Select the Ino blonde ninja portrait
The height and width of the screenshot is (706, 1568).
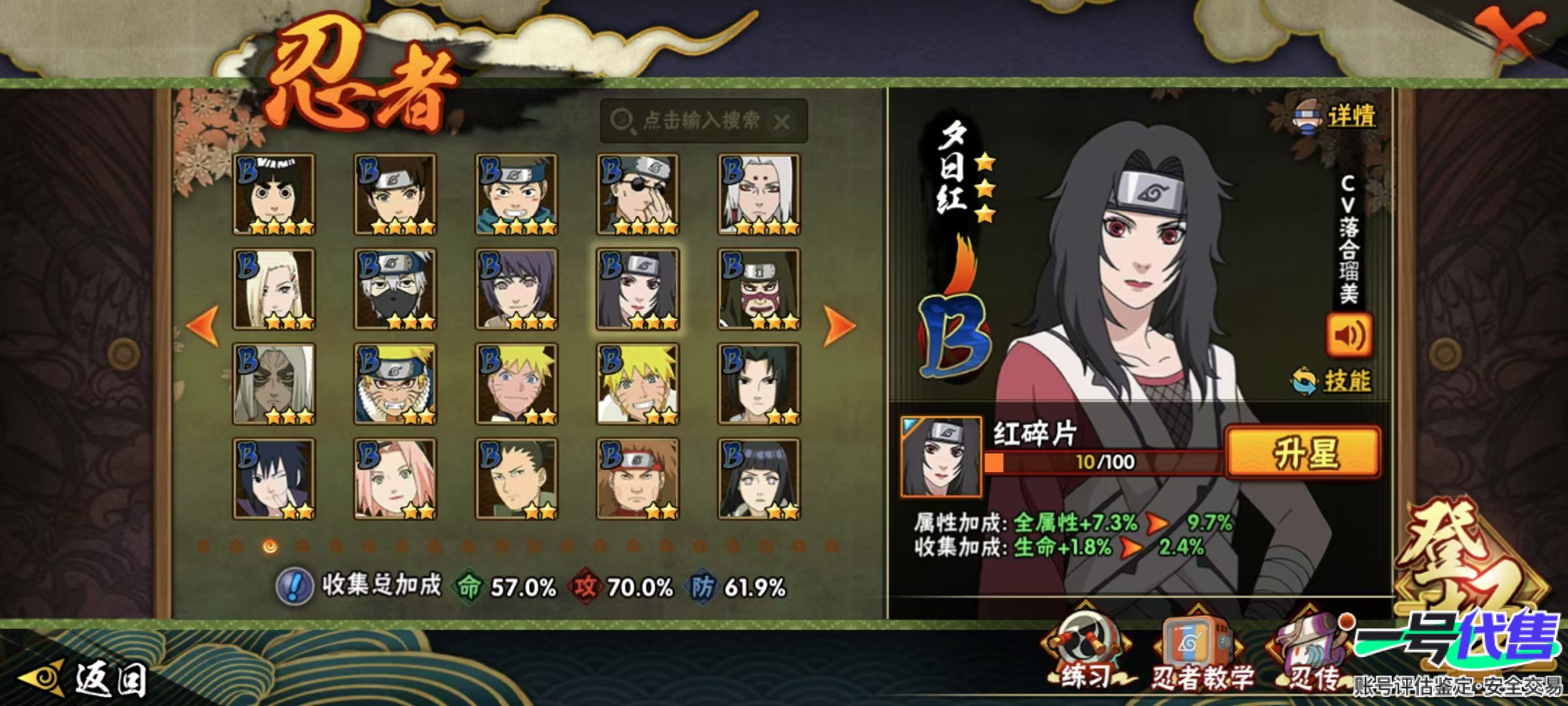(274, 289)
